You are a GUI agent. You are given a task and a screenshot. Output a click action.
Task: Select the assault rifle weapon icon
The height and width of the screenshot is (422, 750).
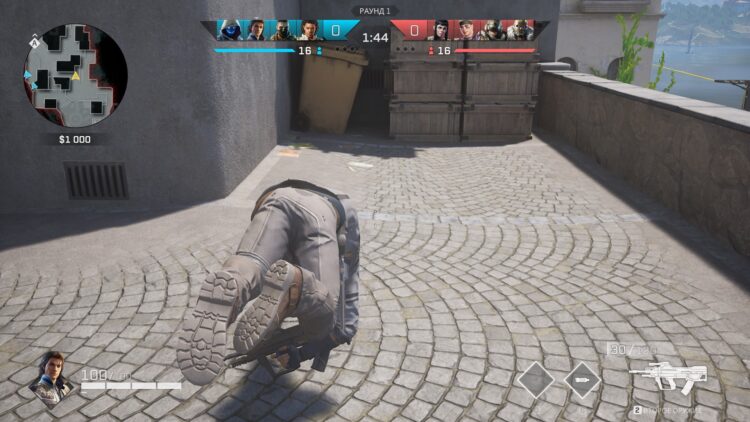[669, 377]
